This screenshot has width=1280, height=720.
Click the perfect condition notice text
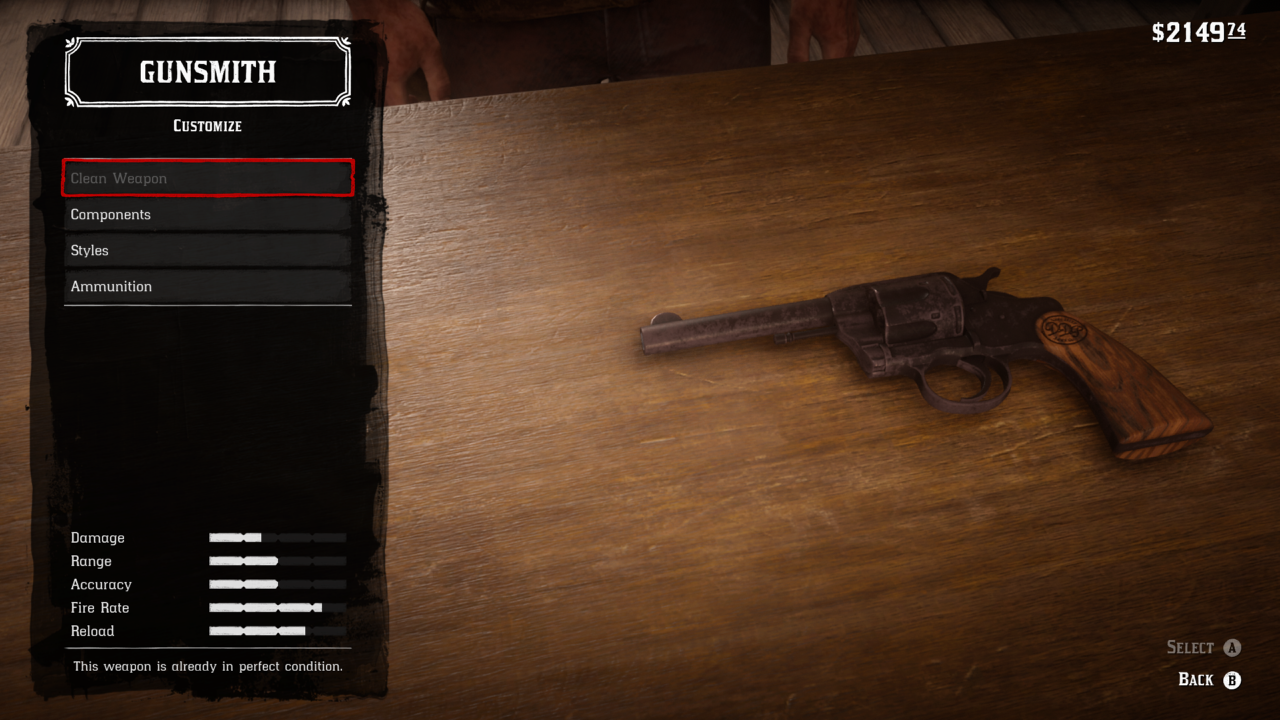tap(207, 666)
